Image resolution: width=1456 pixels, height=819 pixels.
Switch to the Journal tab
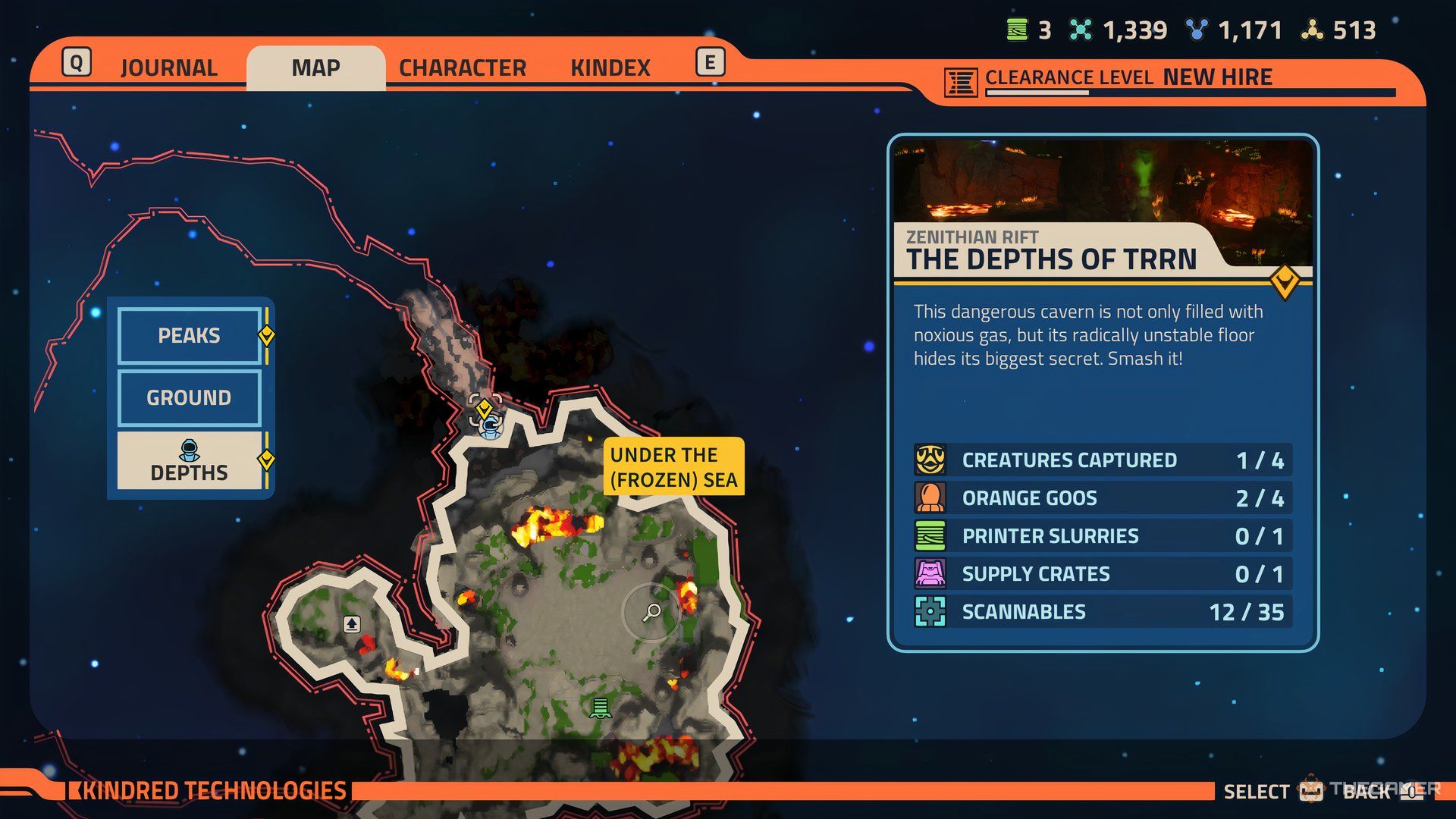[168, 68]
